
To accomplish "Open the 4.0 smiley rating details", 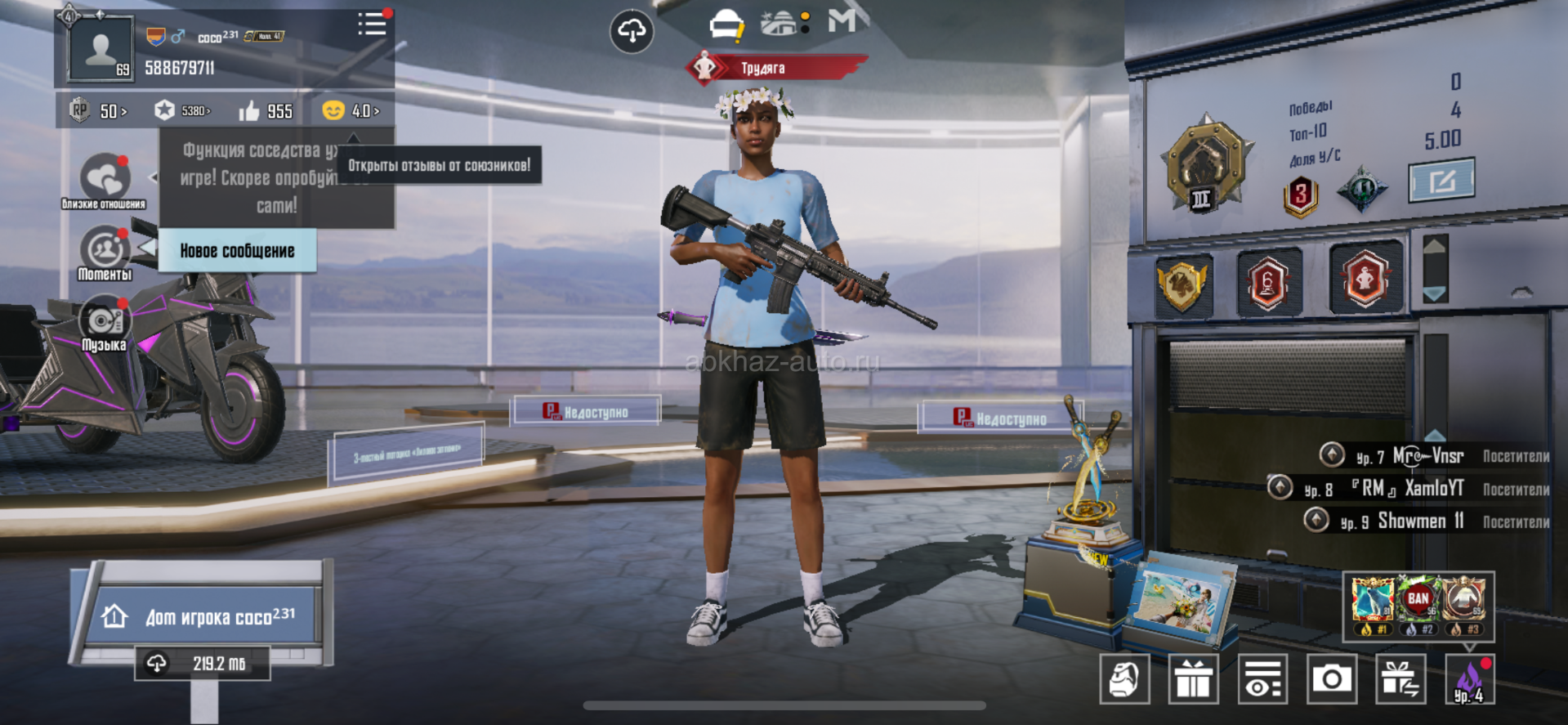I will pyautogui.click(x=351, y=110).
